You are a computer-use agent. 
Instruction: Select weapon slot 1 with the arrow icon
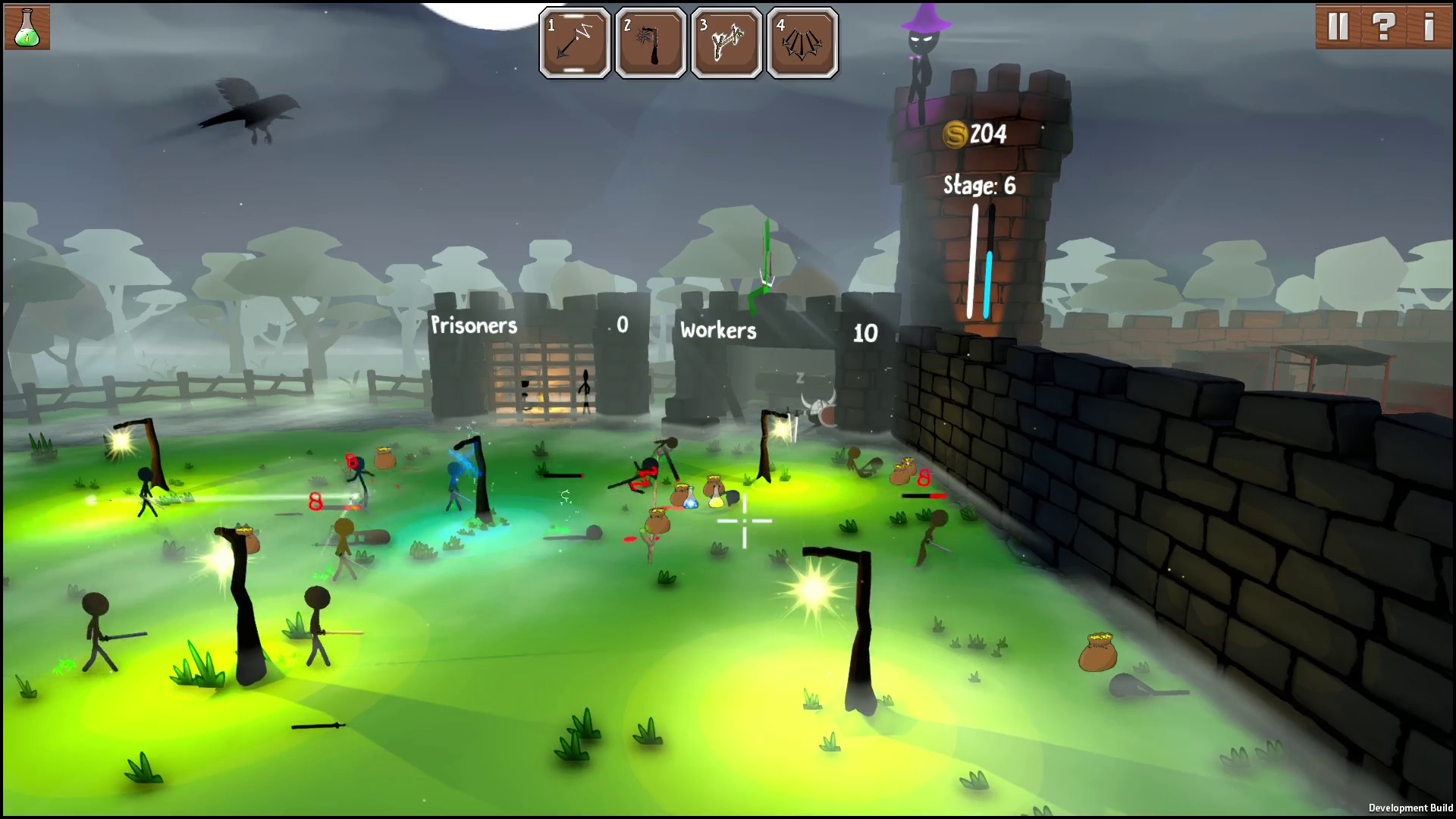click(x=574, y=43)
